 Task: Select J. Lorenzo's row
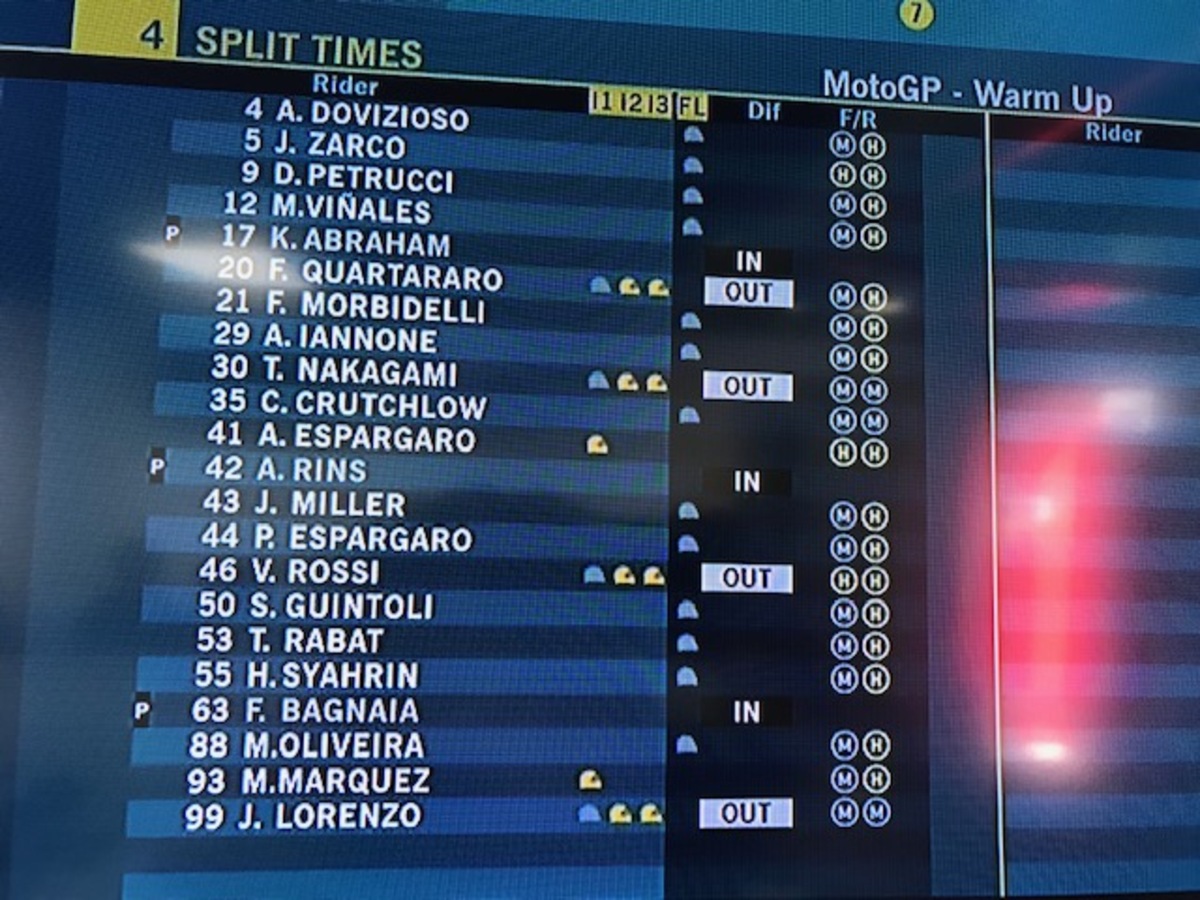coord(328,816)
